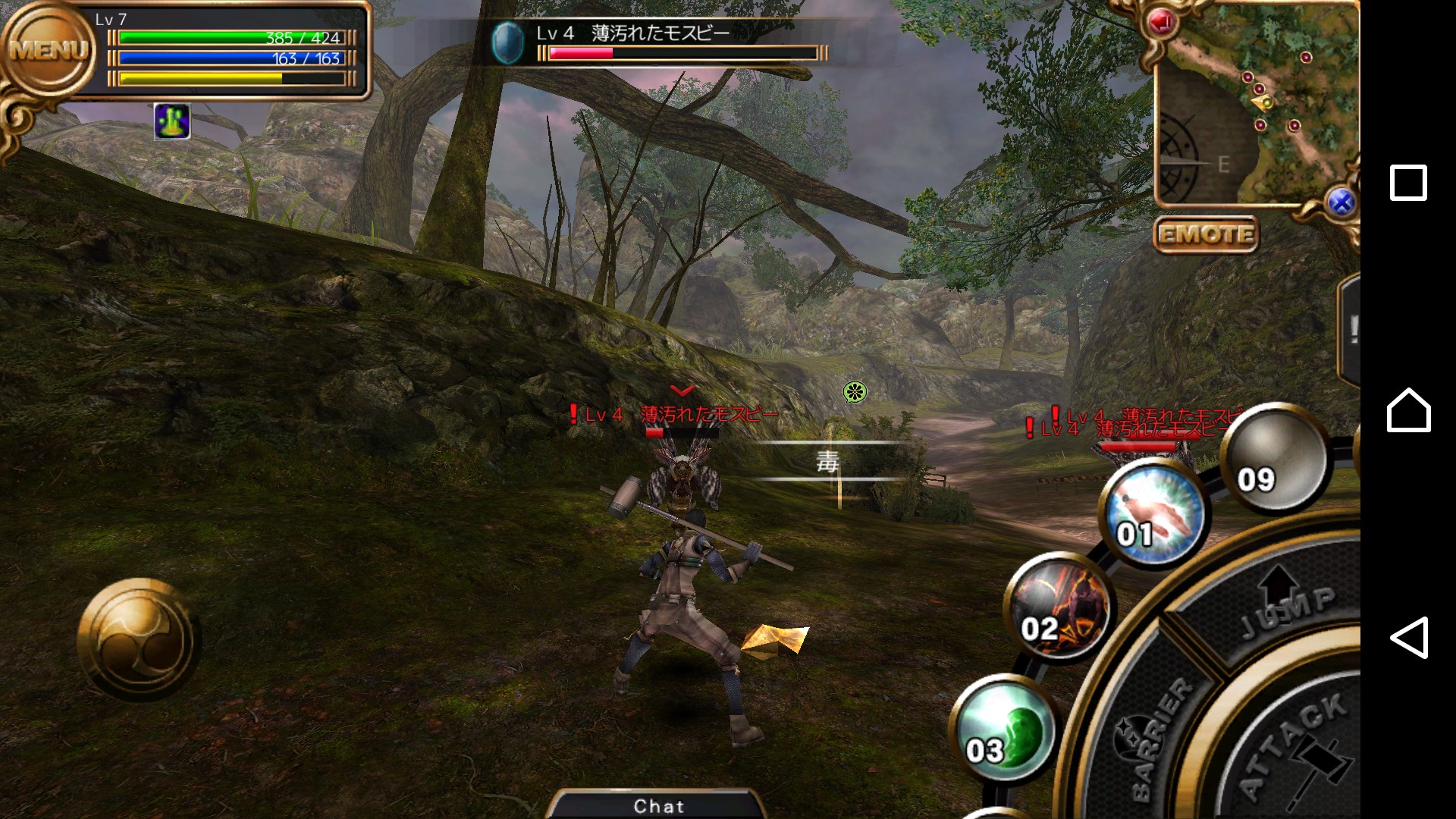Inspect the green poison status icon

172,121
